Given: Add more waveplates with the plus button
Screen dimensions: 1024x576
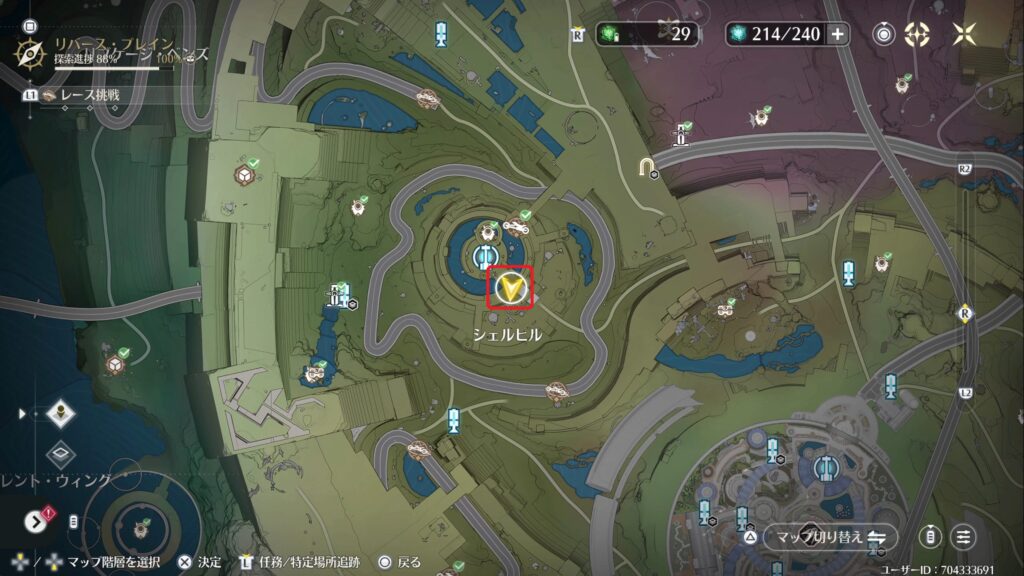Looking at the screenshot, I should pos(837,34).
